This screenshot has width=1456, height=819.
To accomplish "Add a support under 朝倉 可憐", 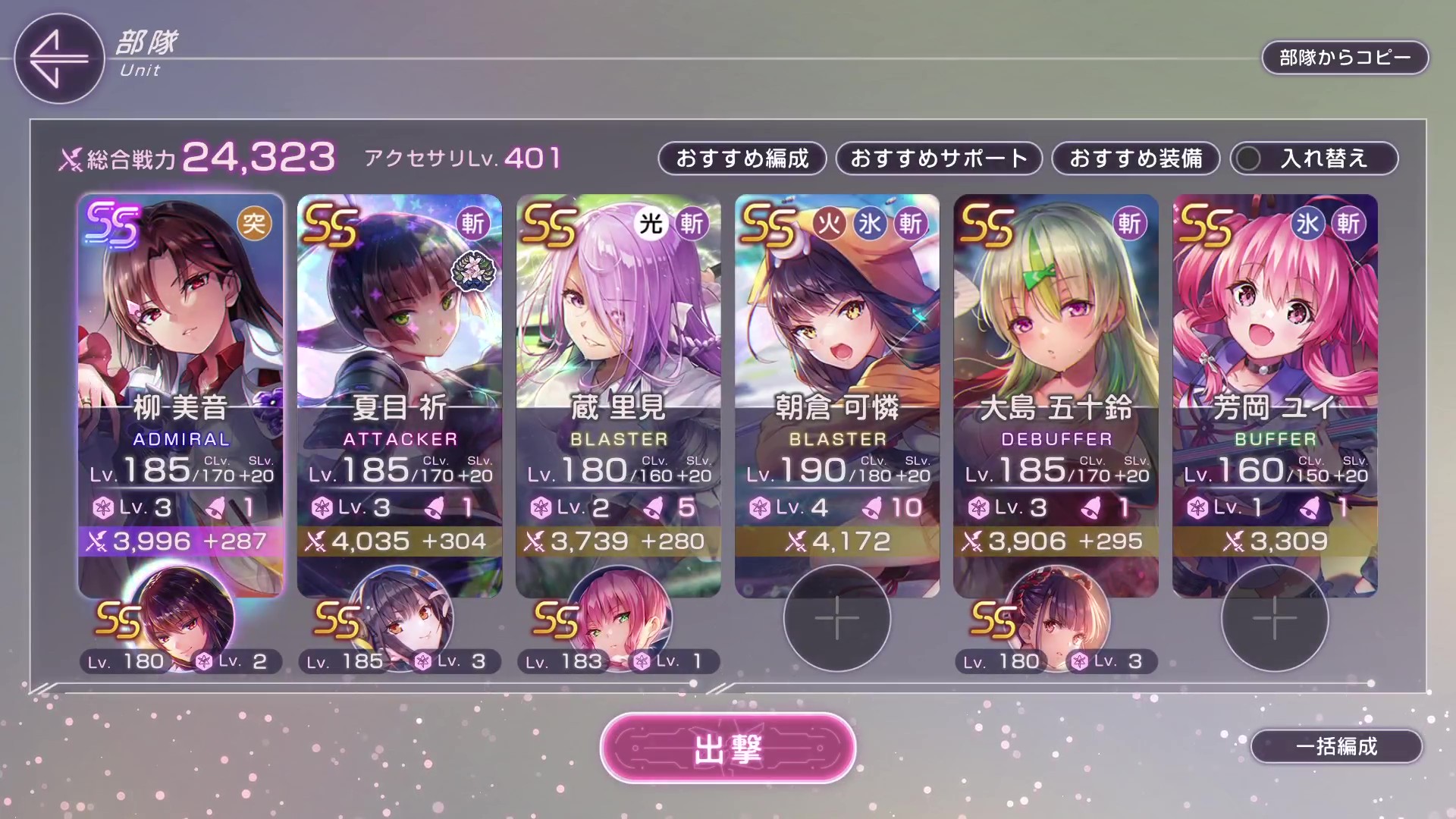I will pyautogui.click(x=836, y=618).
